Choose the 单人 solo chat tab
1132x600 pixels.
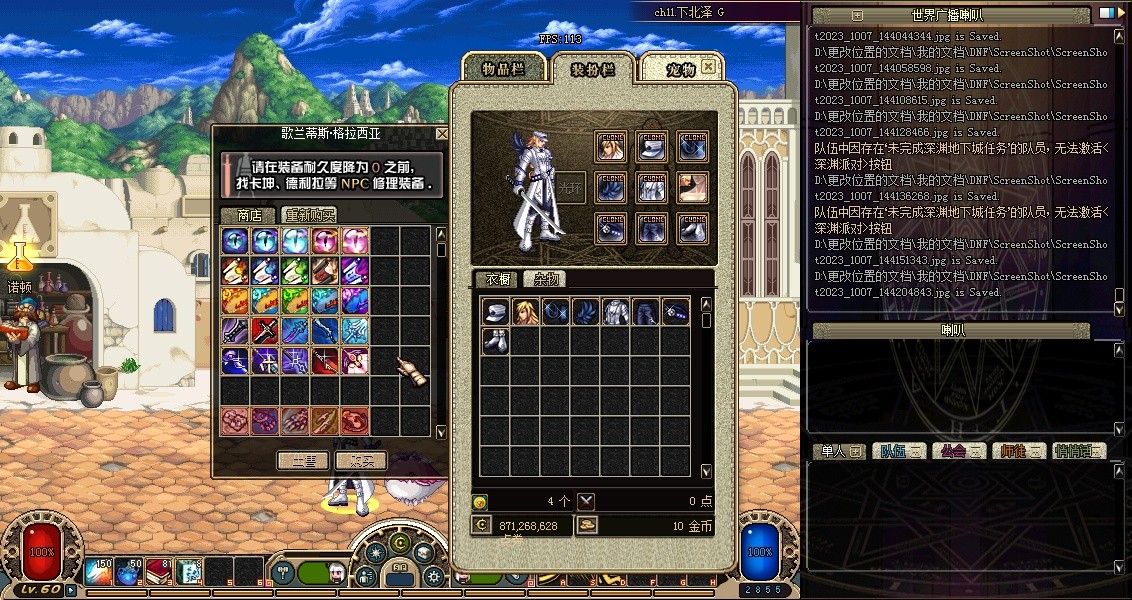[838, 451]
